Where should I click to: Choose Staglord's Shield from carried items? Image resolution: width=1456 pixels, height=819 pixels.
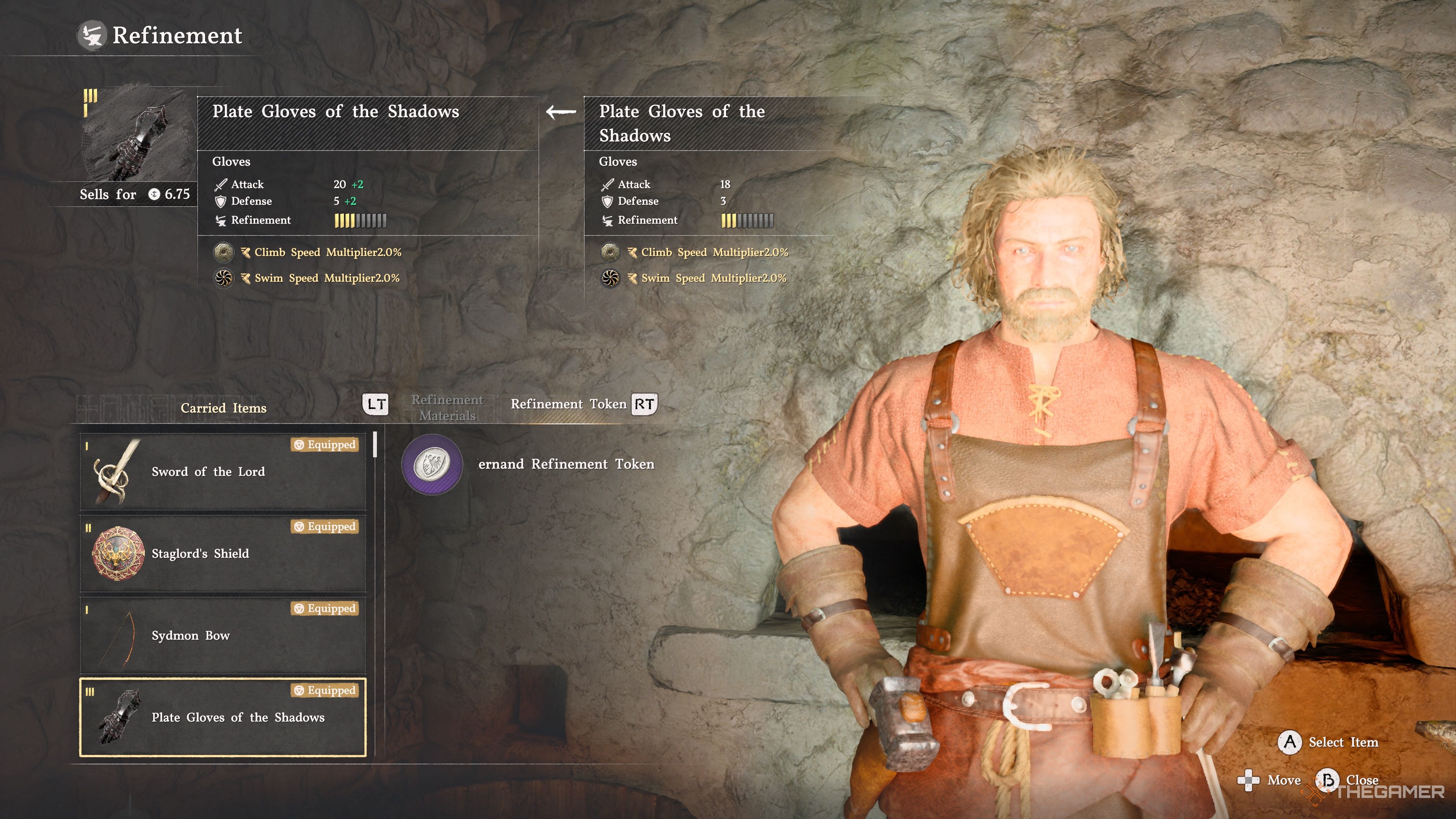point(223,553)
